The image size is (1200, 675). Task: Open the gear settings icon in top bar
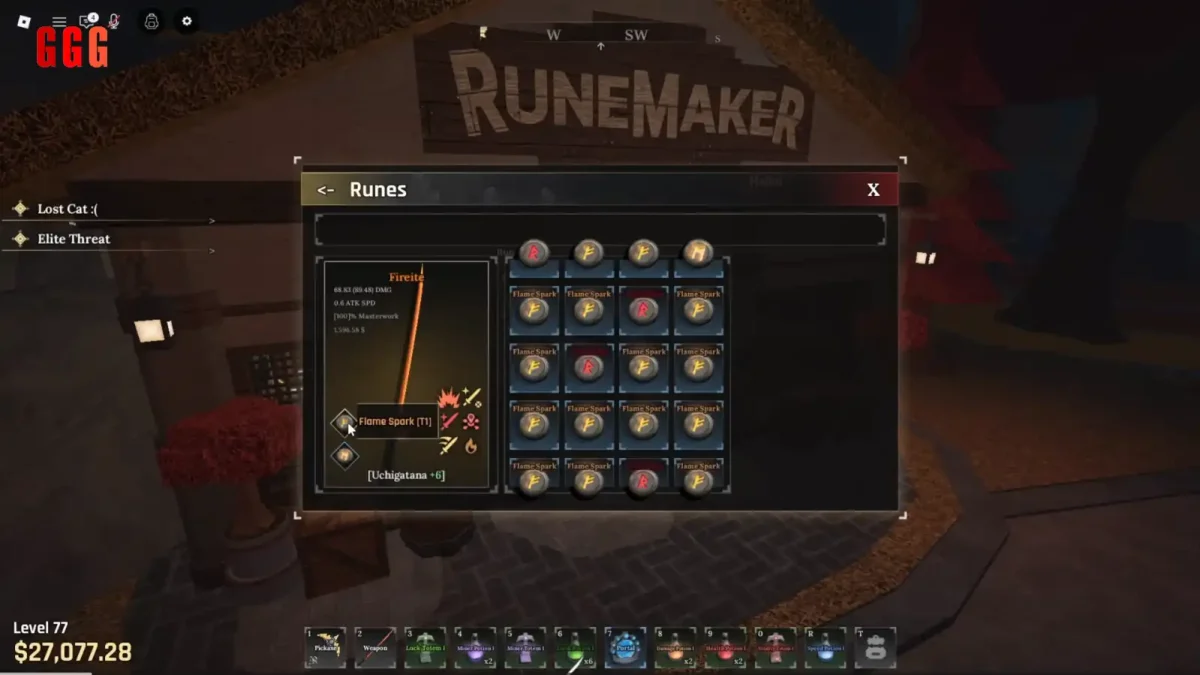click(x=186, y=21)
